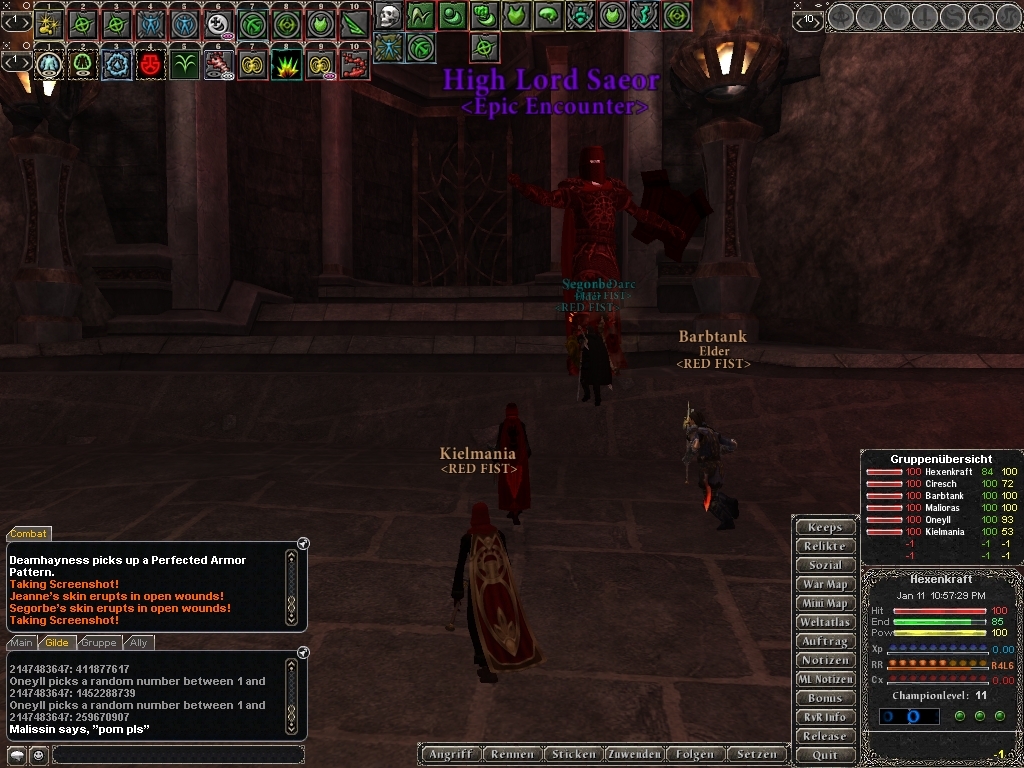
Task: Switch chat to the Gruppe tab
Action: pos(99,643)
